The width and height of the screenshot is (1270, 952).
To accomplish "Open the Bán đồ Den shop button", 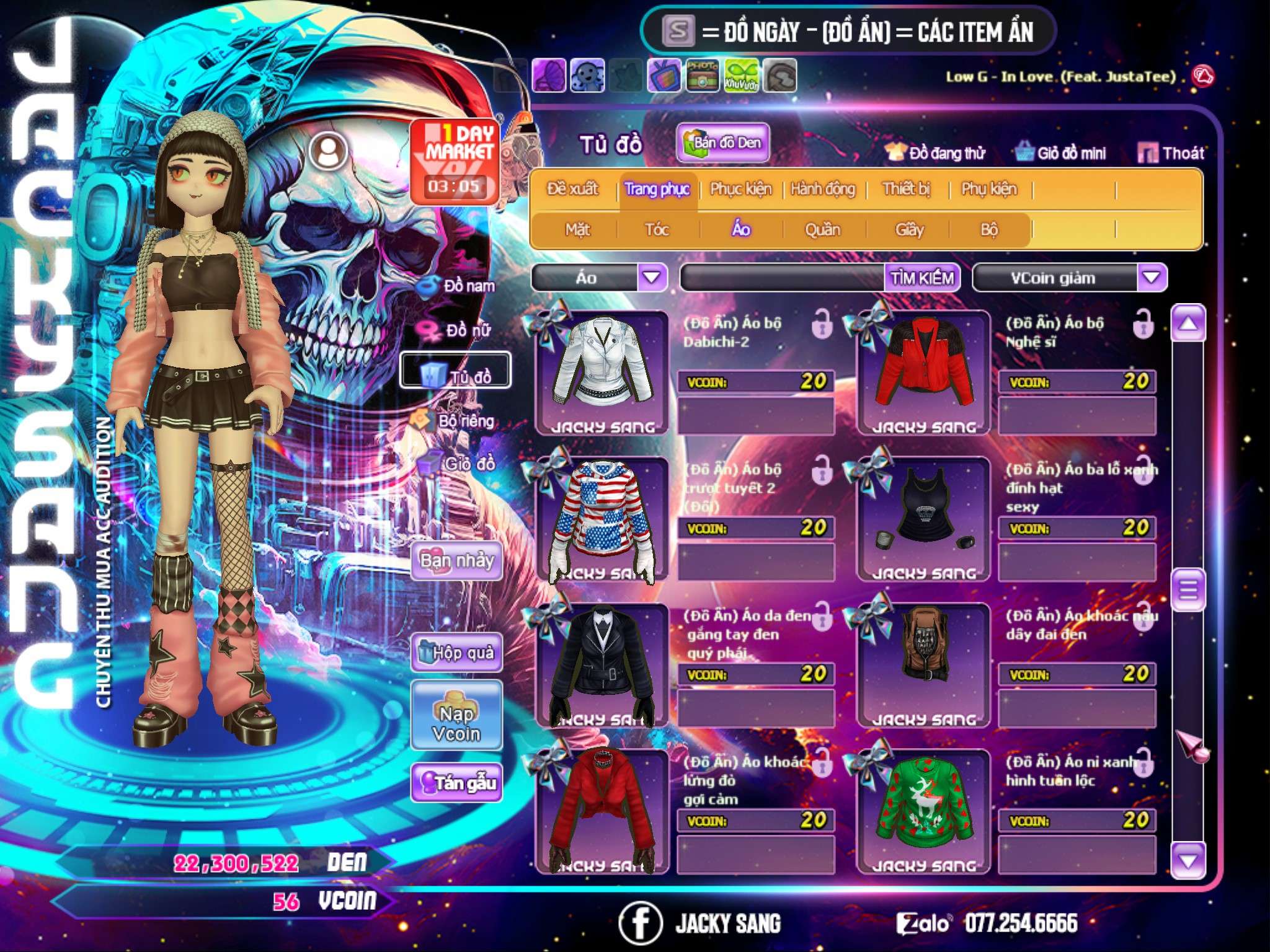I will pos(722,143).
